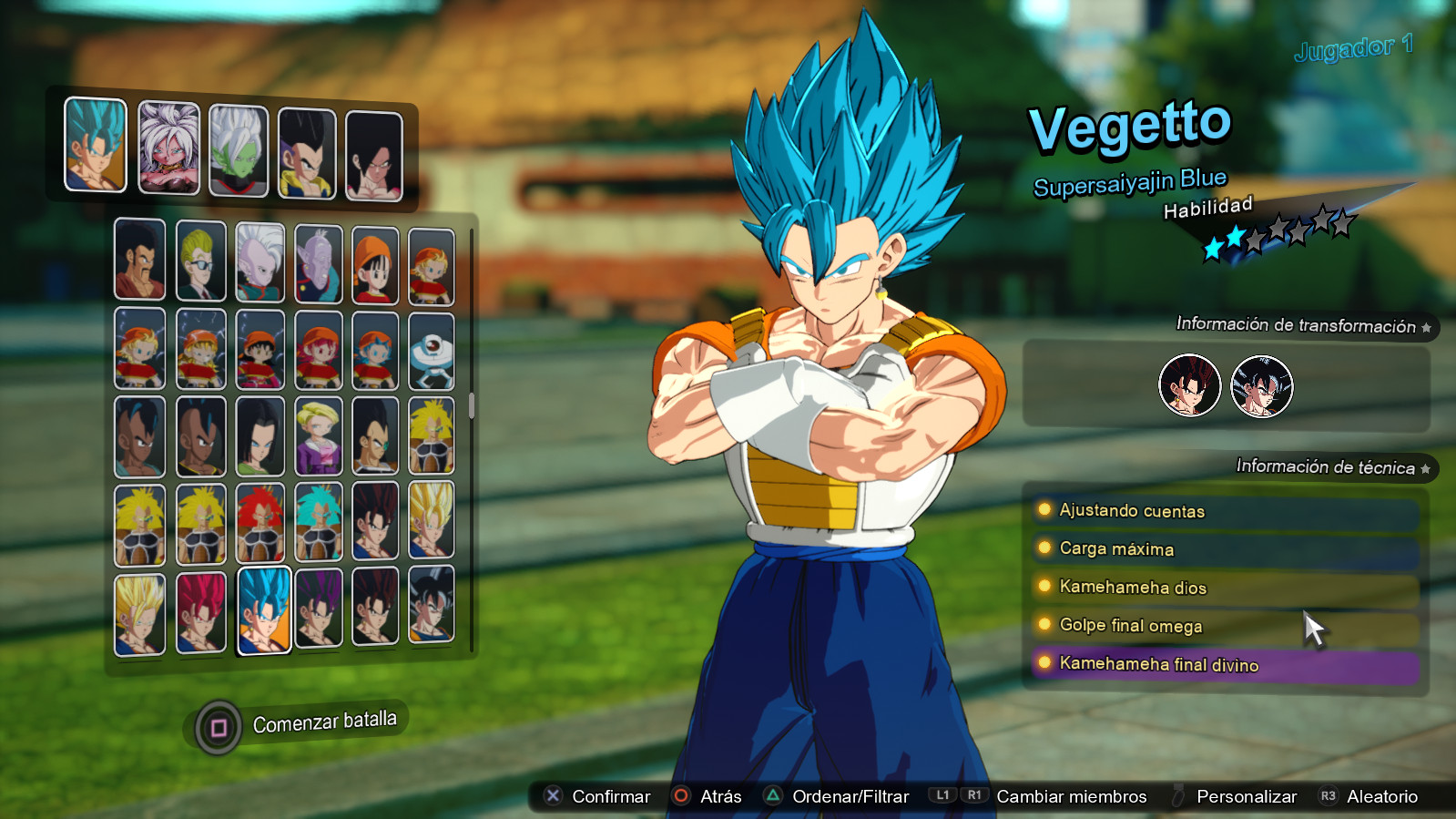Select the Vegetto base transformation icon
This screenshot has width=1456, height=819.
pyautogui.click(x=1190, y=385)
